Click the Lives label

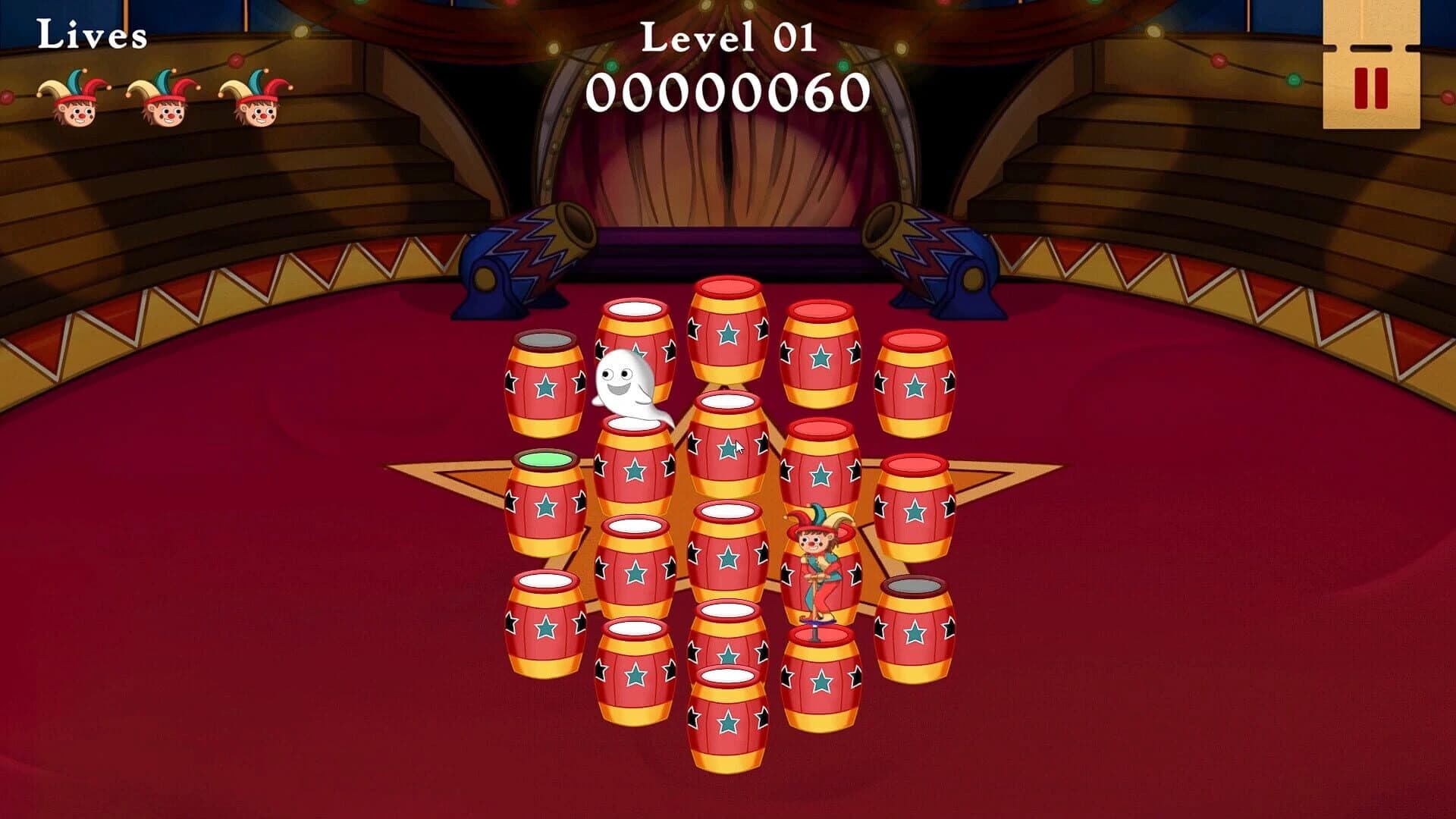click(91, 34)
